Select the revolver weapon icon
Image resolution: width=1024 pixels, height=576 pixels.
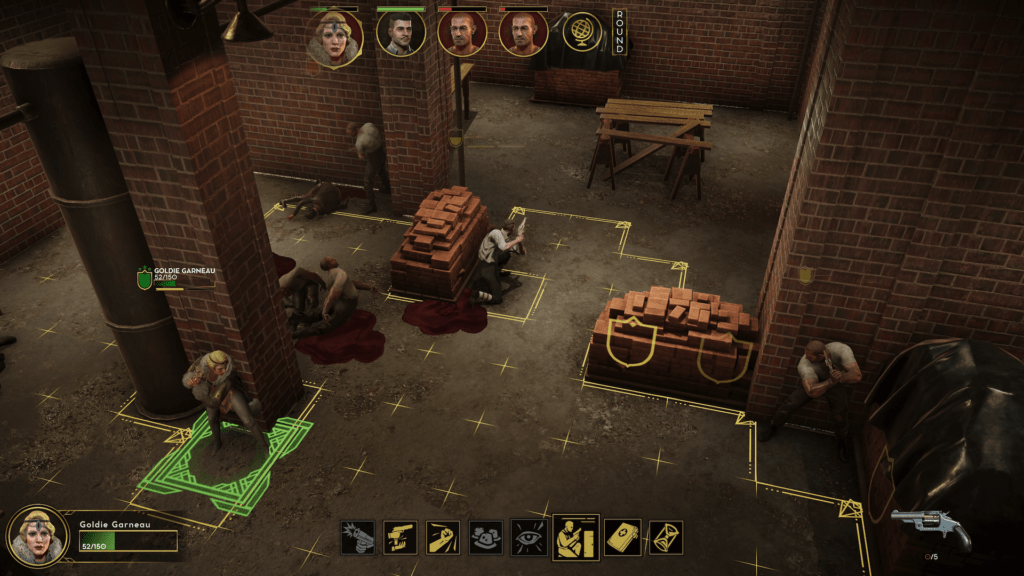[930, 528]
